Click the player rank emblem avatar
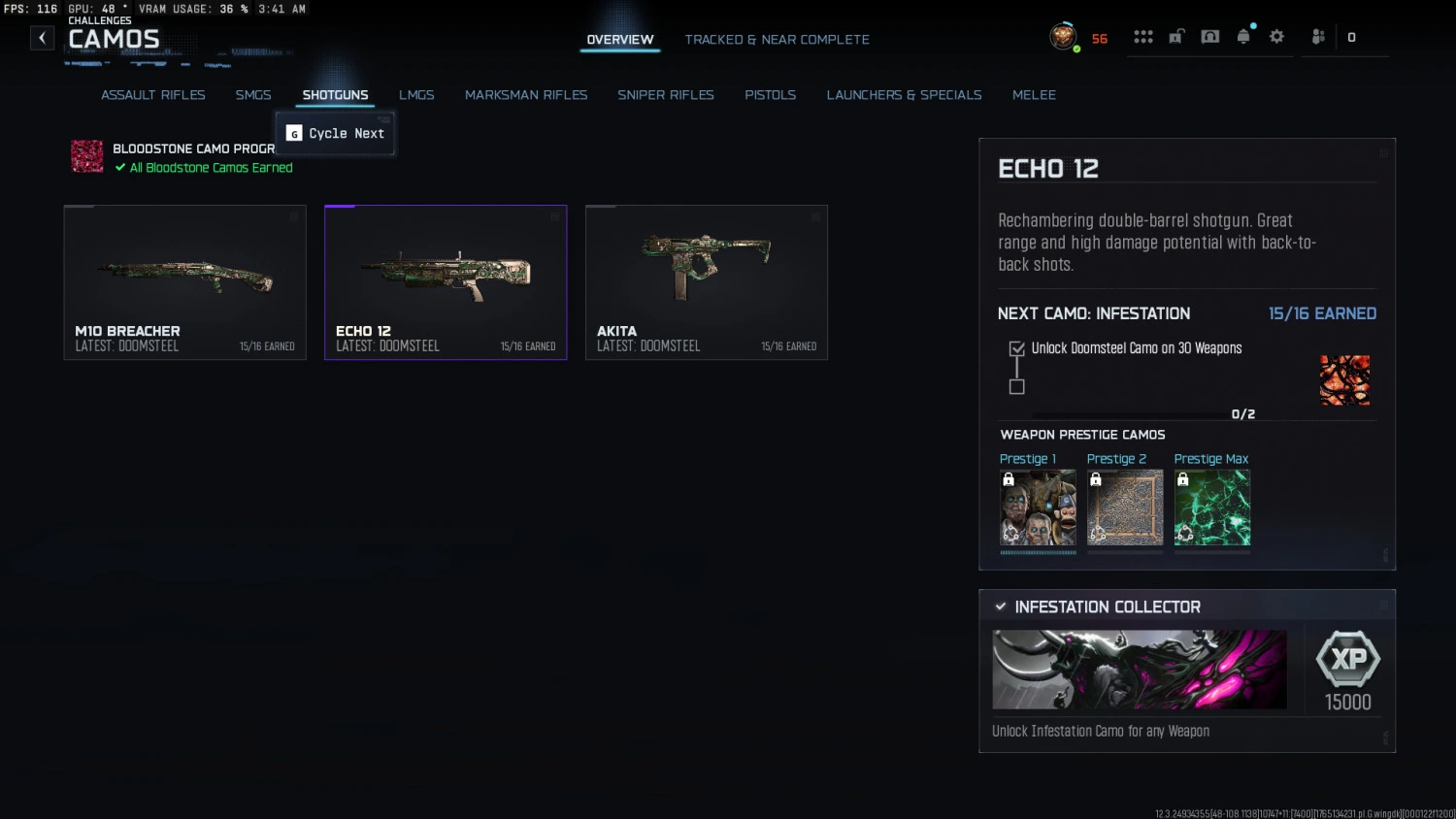This screenshot has height=819, width=1456. click(1061, 37)
